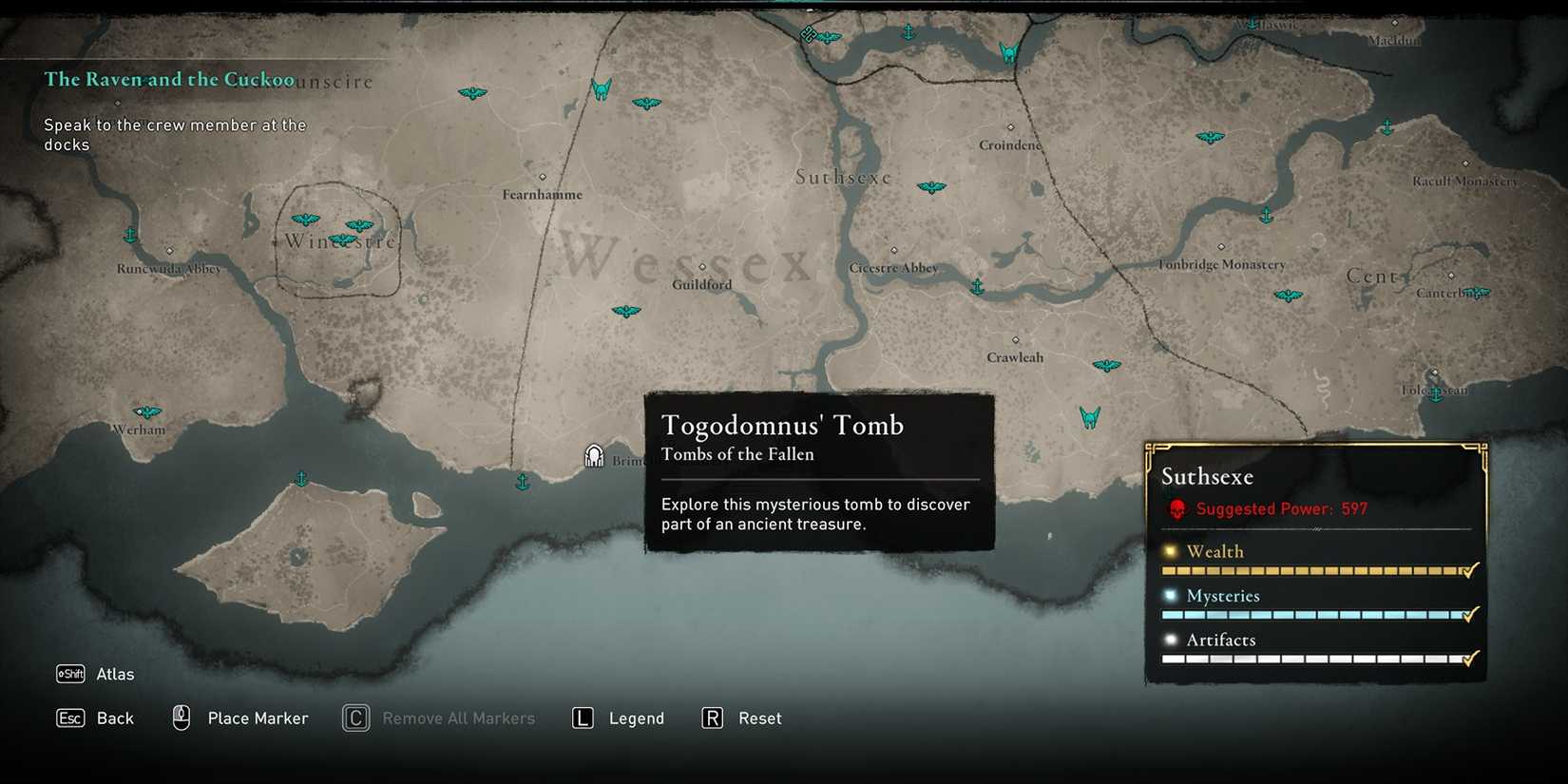Toggle the Artifacts completion checkmark
Screen dimensions: 1568x784
coord(1469,658)
